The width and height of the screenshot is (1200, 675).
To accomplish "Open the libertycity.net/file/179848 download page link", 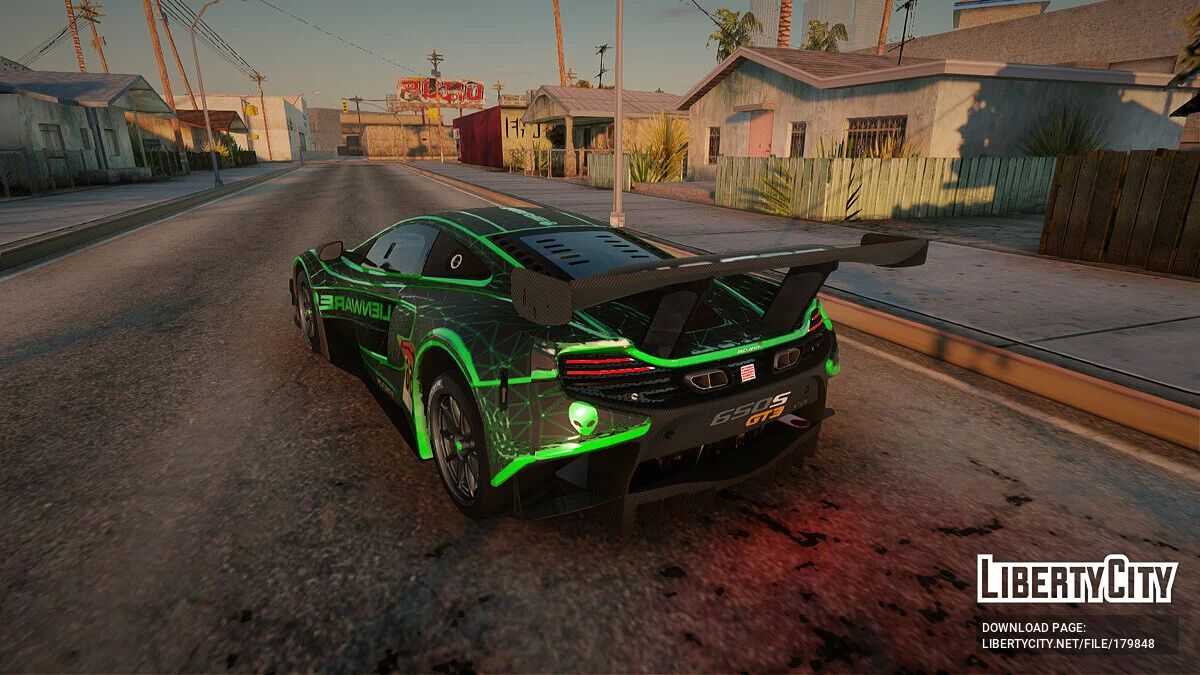I will point(1067,644).
